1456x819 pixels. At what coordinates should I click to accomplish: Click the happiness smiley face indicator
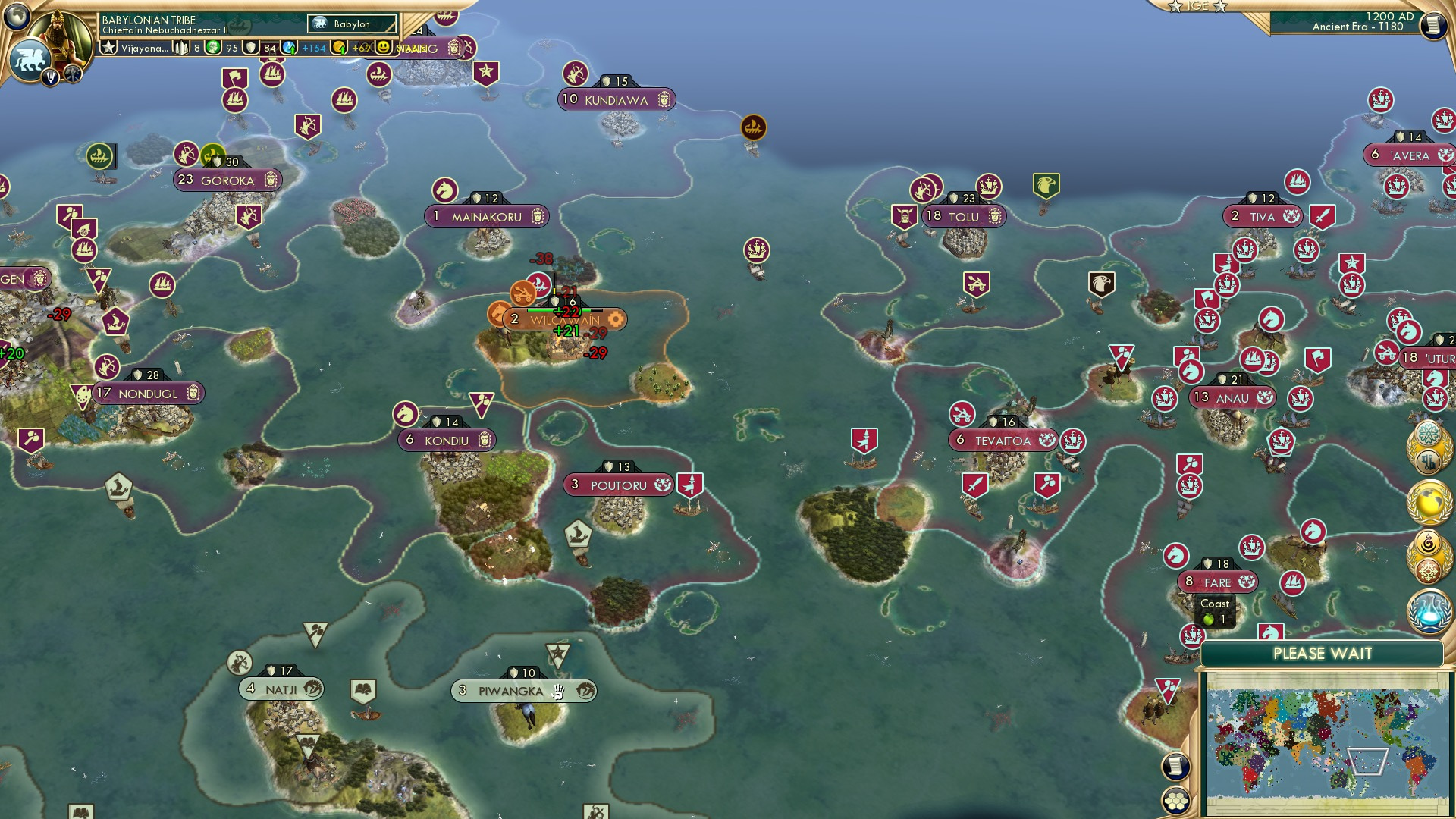tap(383, 48)
